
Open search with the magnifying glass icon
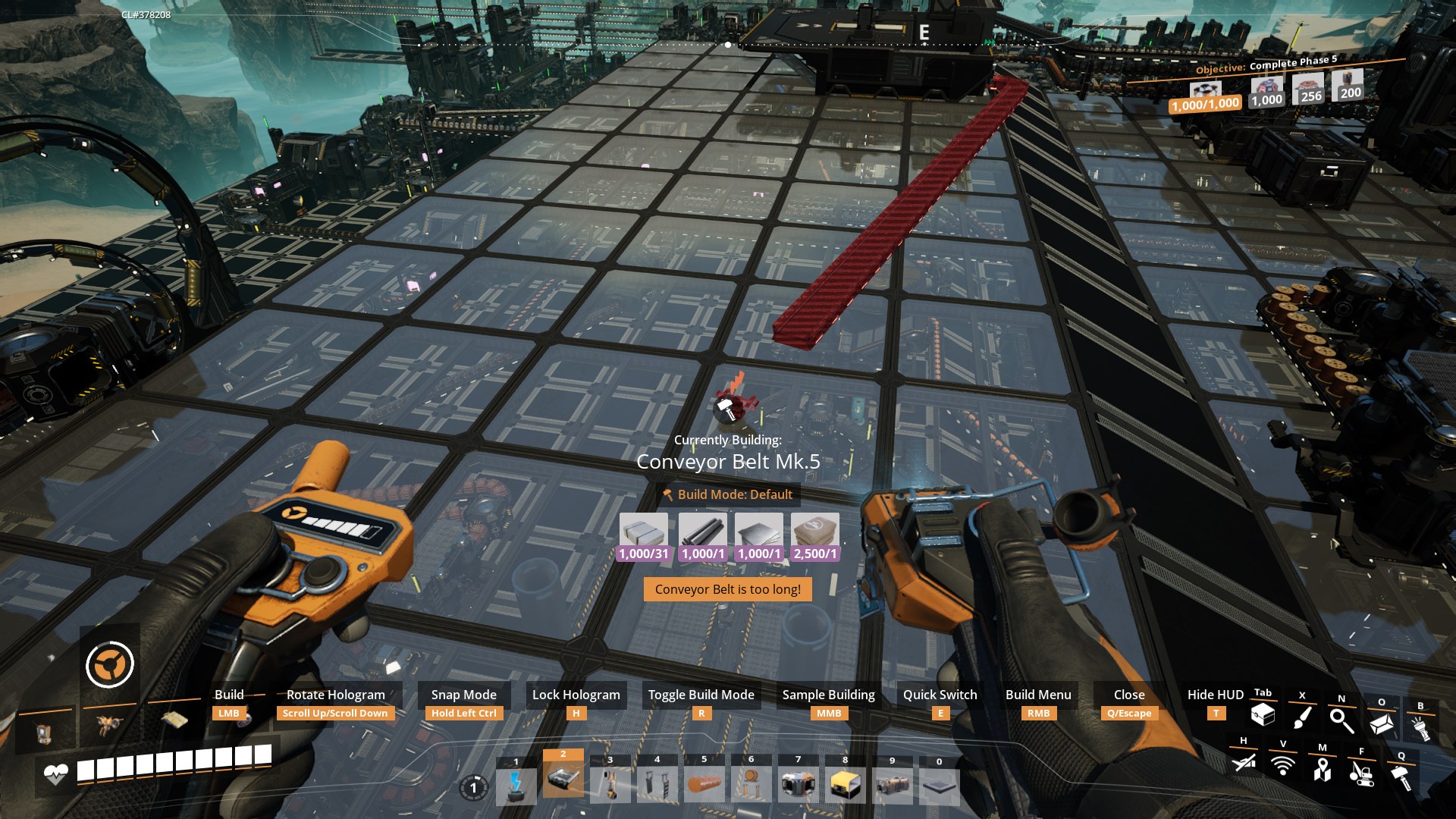pos(1341,720)
